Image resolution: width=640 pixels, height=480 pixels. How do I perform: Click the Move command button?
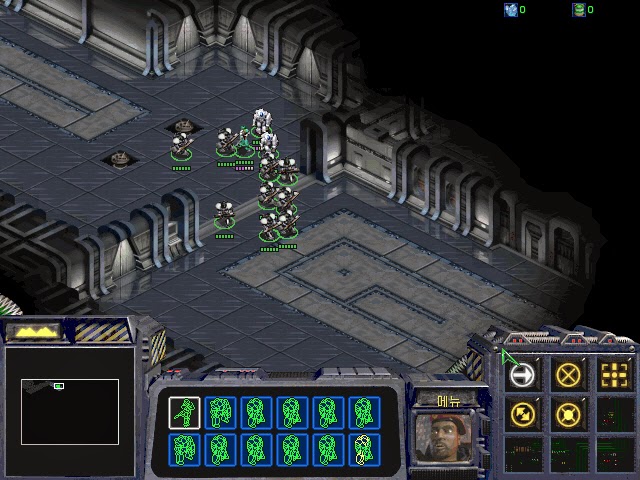click(x=522, y=375)
